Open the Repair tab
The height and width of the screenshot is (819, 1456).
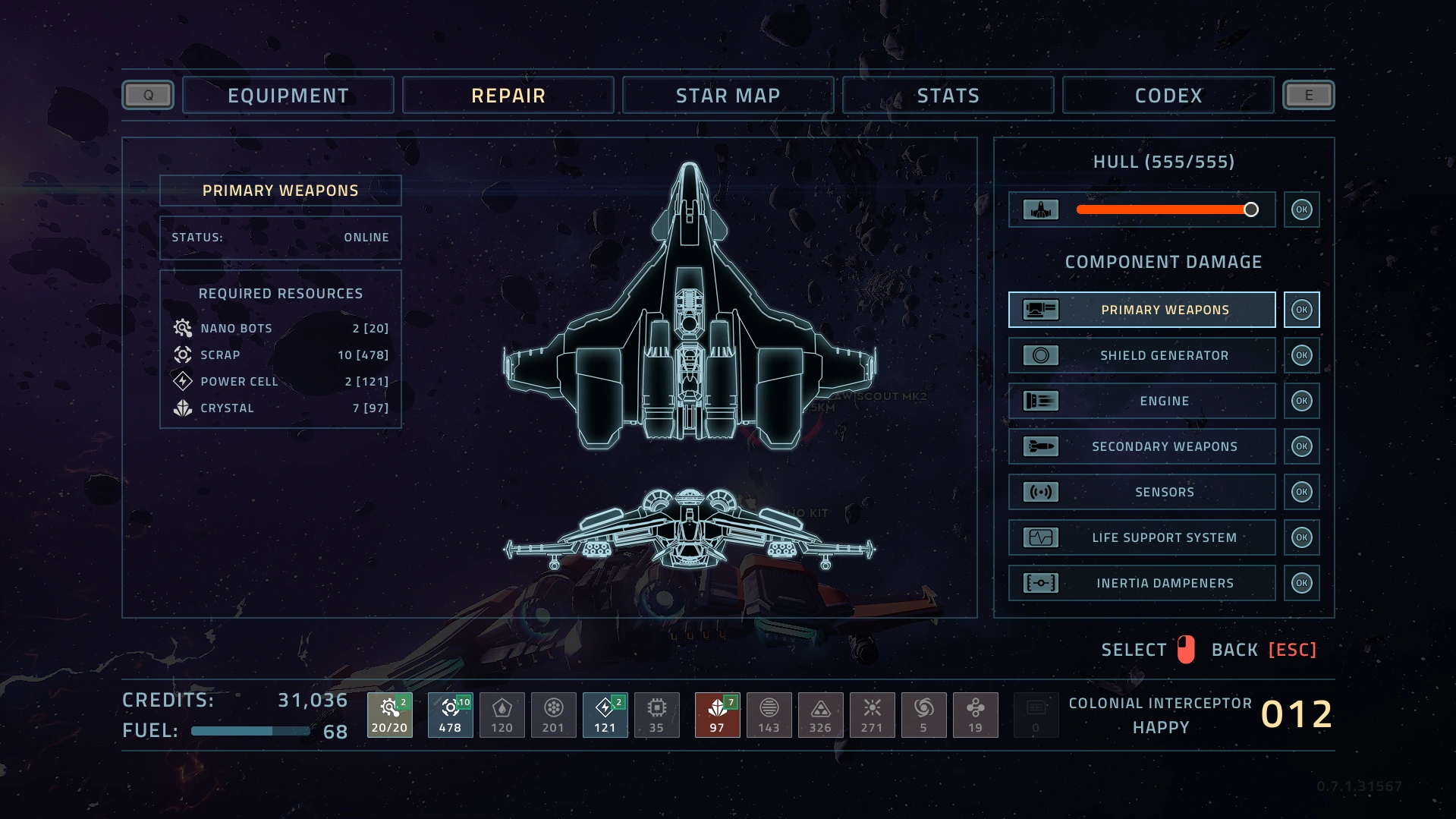click(x=508, y=96)
